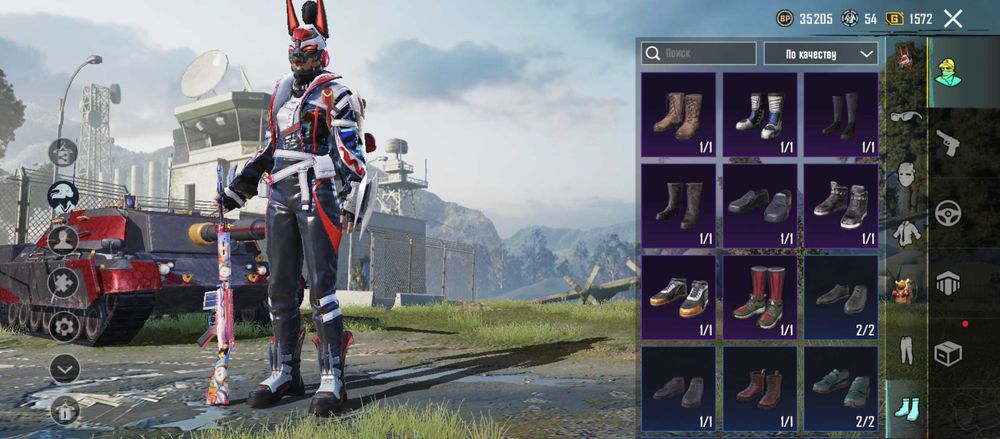The width and height of the screenshot is (1000, 439).
Task: Open the face mask category
Action: pyautogui.click(x=906, y=174)
